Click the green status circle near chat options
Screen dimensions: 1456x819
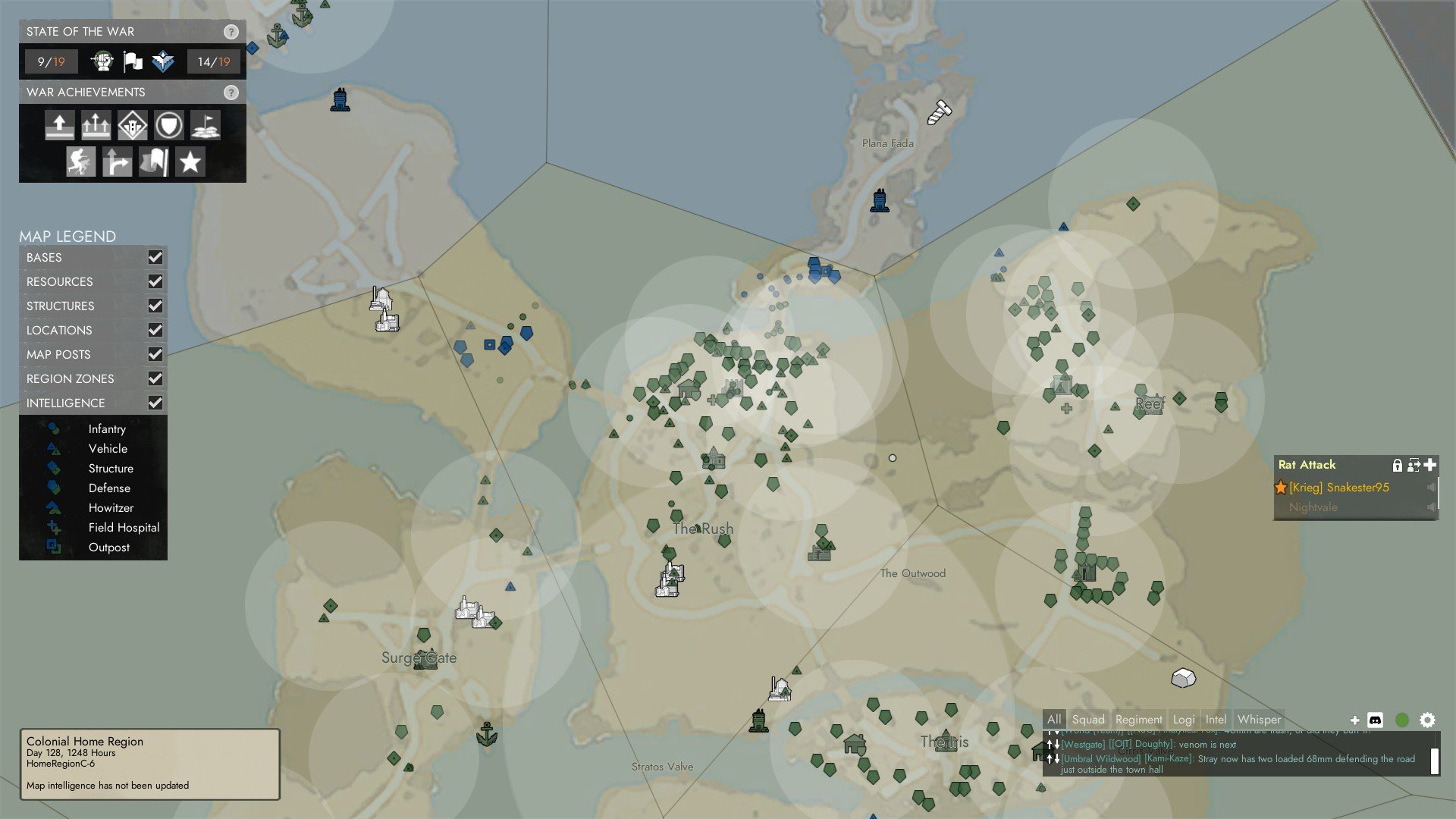(x=1402, y=719)
